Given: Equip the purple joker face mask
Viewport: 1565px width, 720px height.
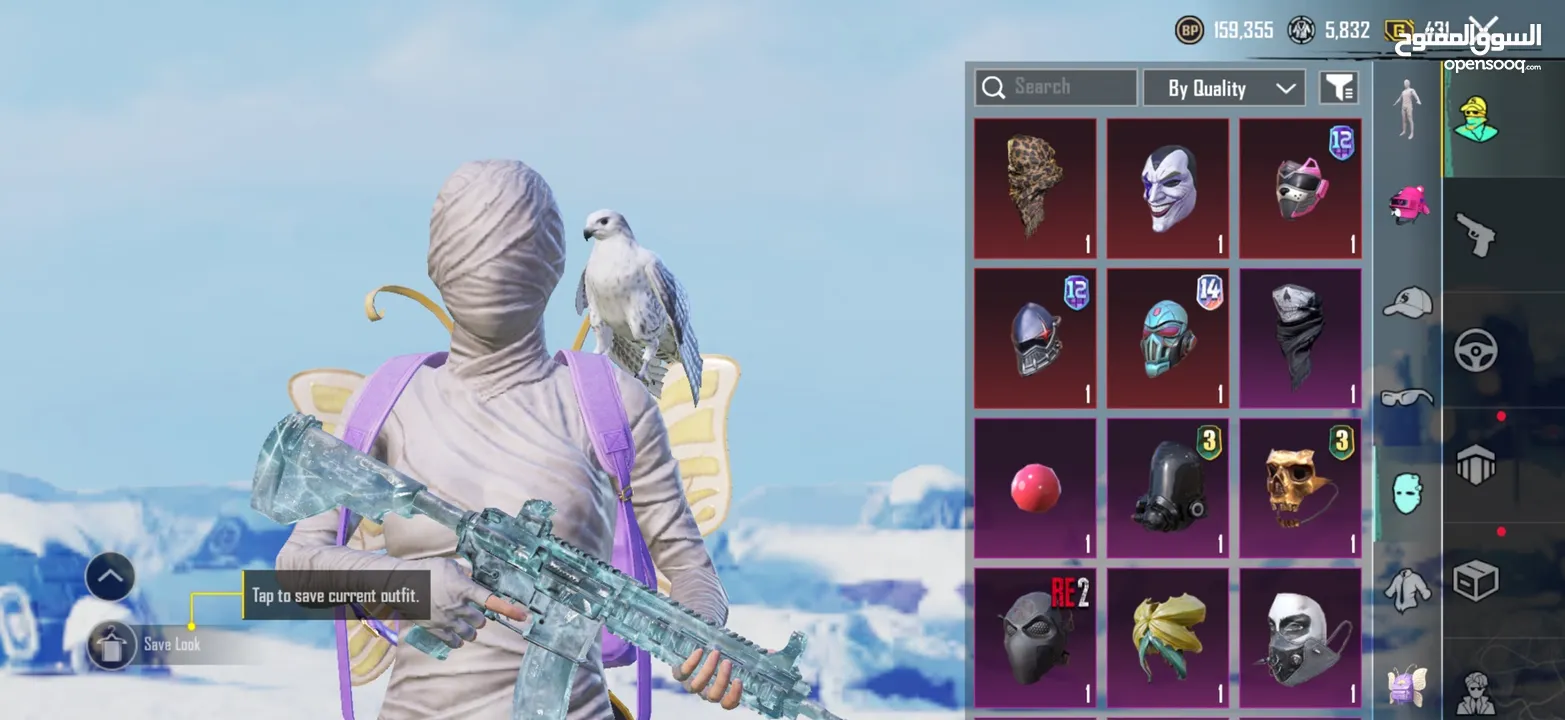Looking at the screenshot, I should (1168, 188).
